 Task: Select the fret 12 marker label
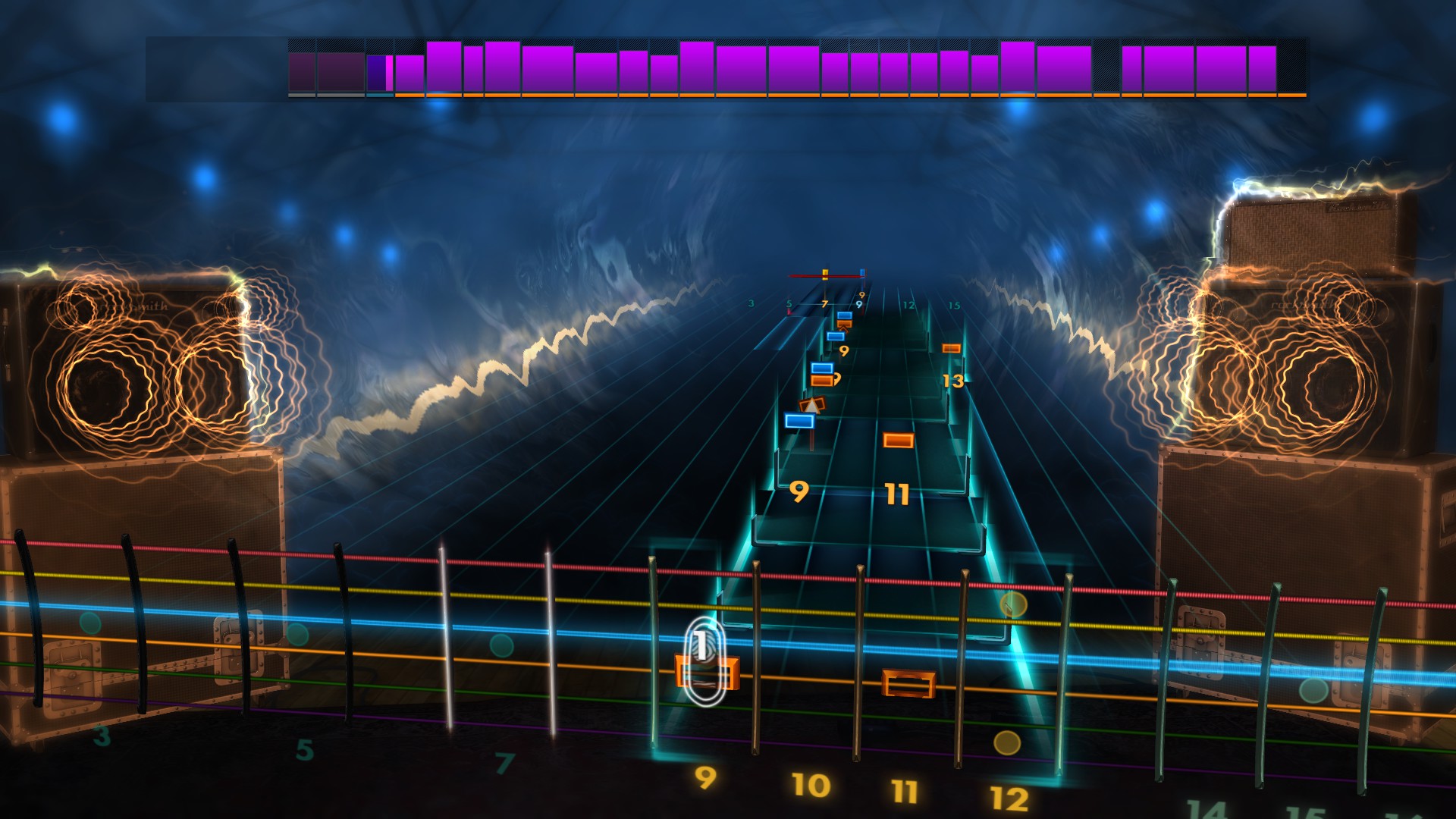coord(908,304)
